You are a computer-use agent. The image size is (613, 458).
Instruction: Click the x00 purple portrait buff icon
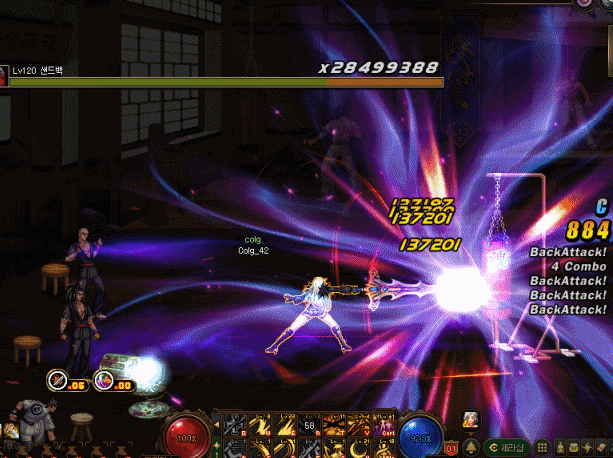tap(106, 380)
